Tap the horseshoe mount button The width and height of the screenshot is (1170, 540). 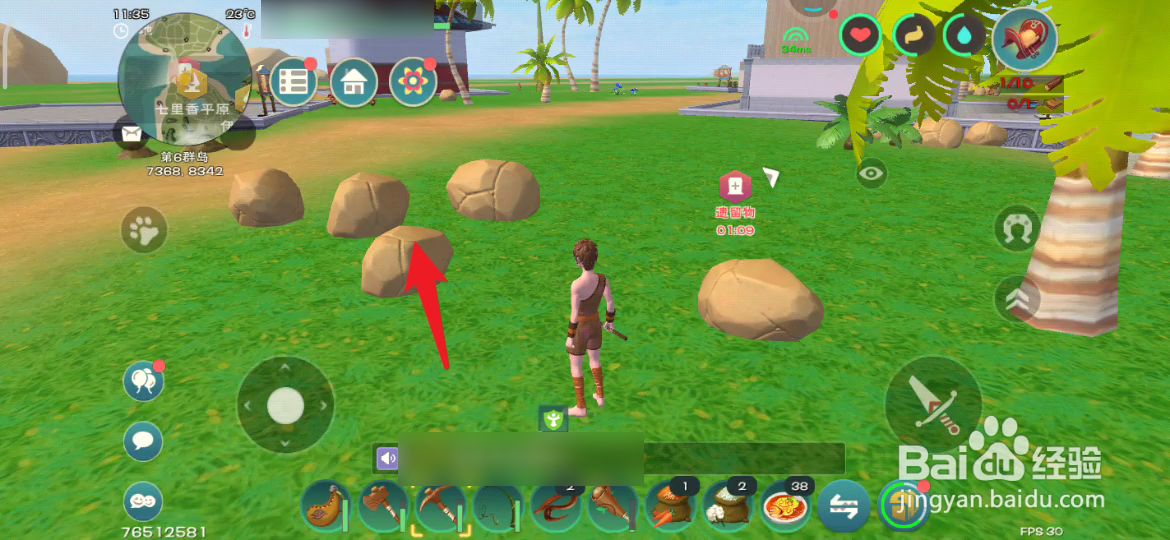click(1018, 228)
